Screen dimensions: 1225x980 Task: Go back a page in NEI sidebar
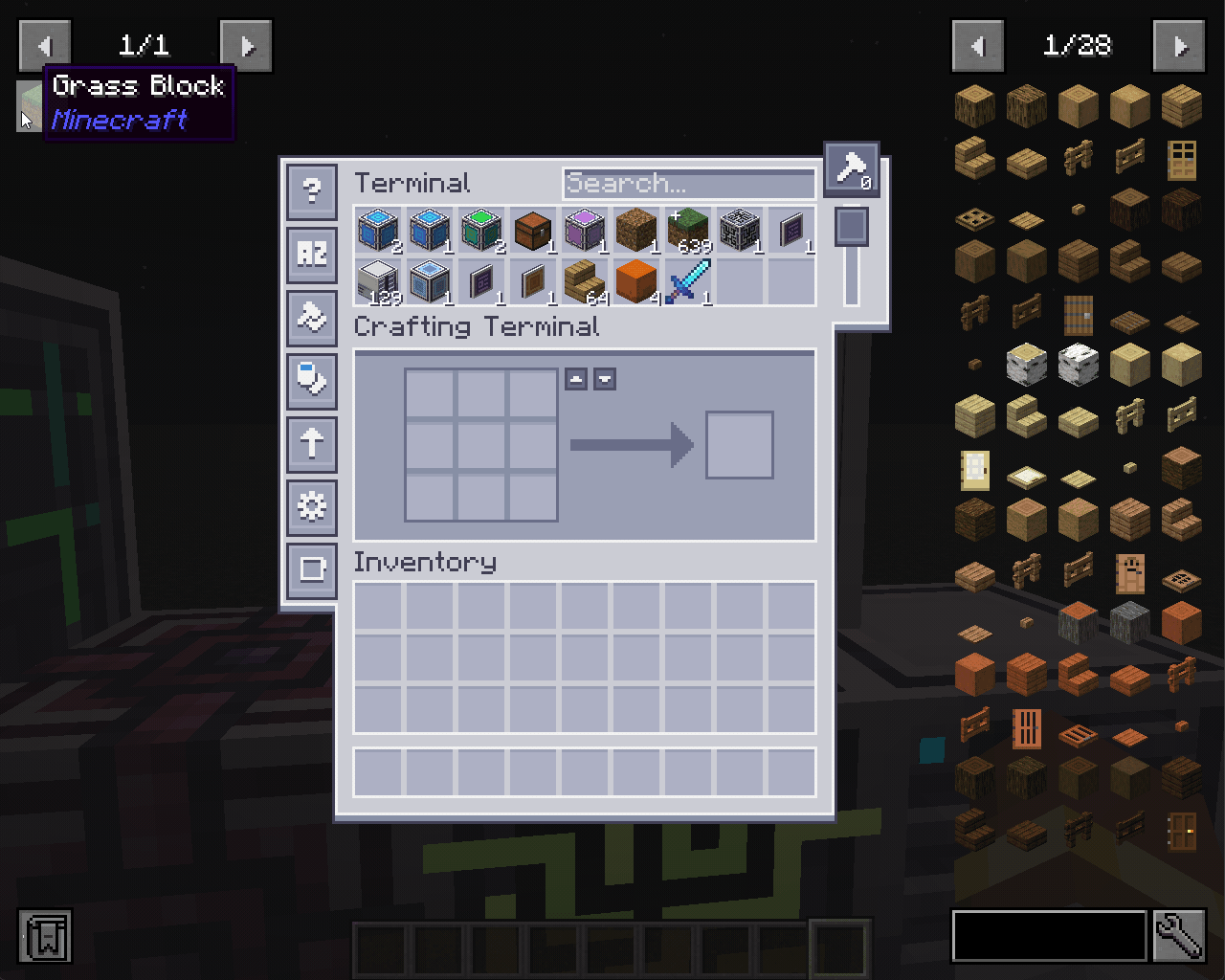point(977,45)
